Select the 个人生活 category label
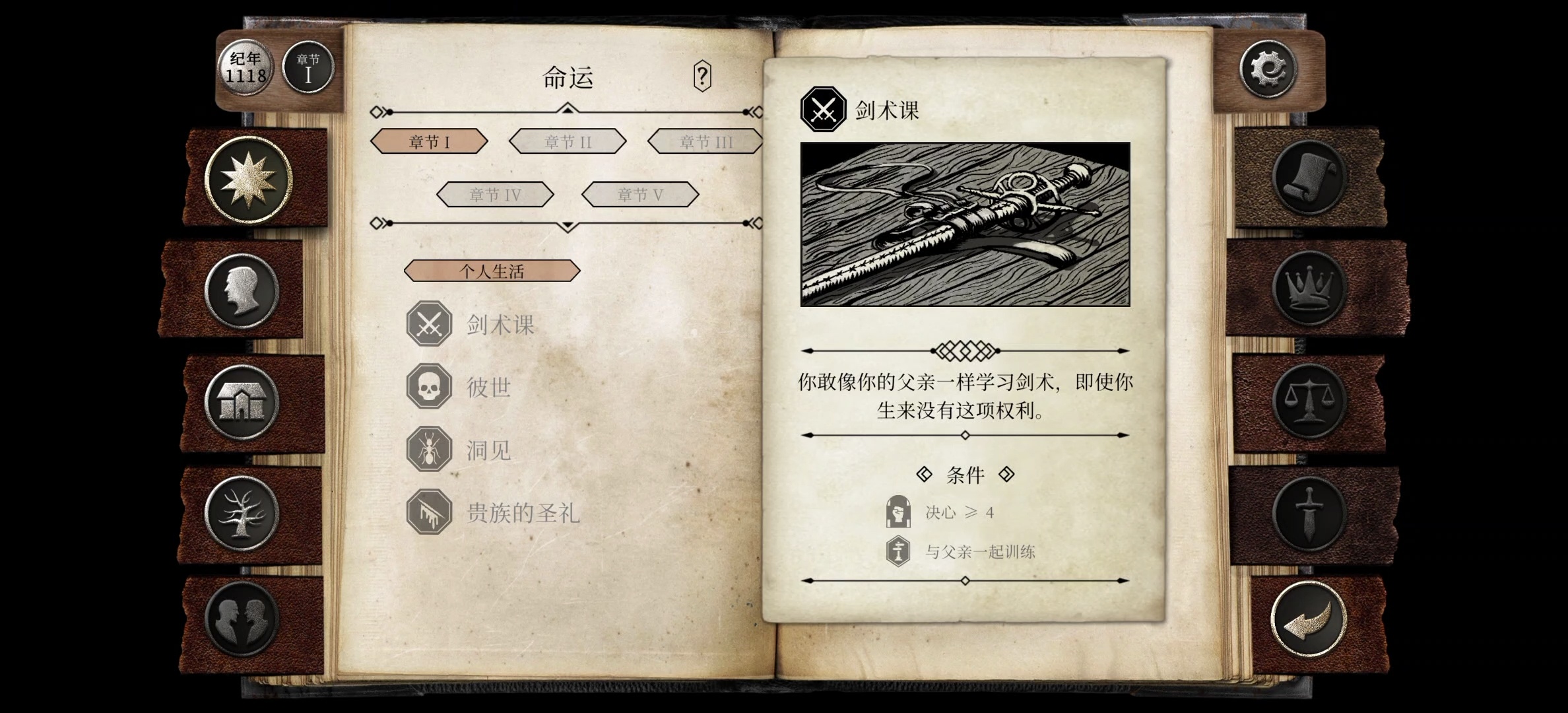 coord(492,271)
